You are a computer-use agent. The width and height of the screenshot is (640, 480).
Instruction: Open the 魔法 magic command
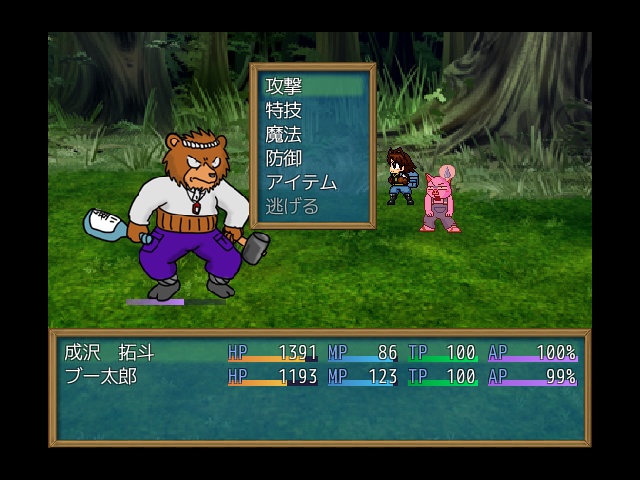click(x=312, y=135)
